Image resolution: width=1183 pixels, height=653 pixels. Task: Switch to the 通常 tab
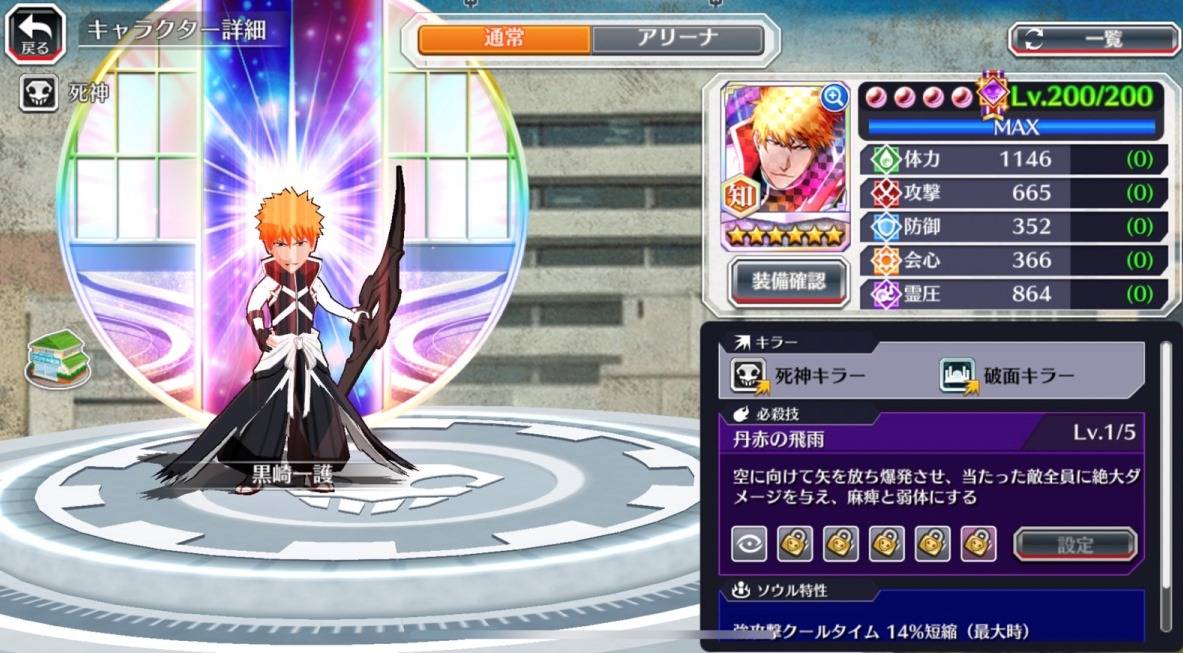(505, 39)
